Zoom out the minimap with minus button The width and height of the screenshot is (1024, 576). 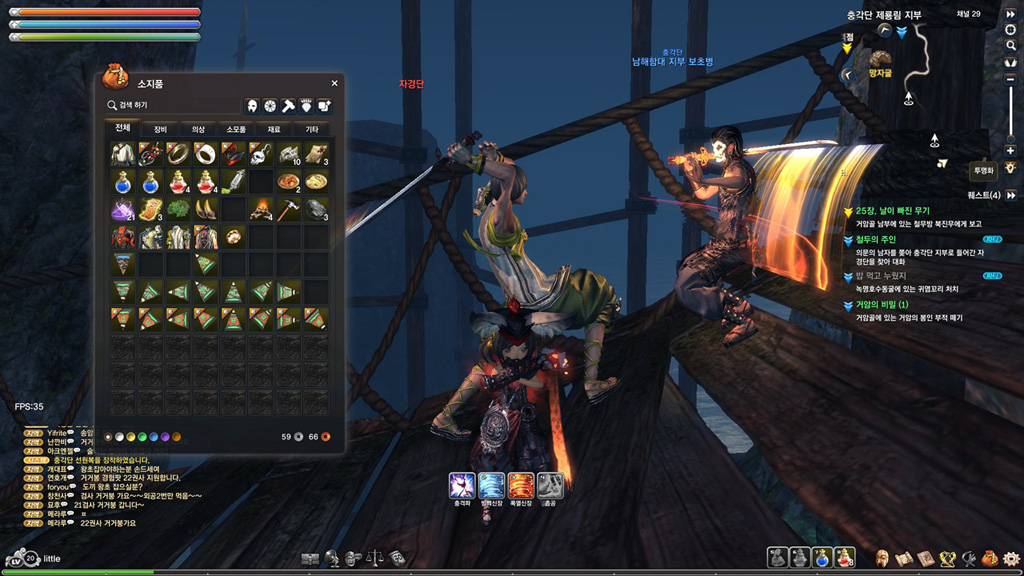(x=1010, y=77)
